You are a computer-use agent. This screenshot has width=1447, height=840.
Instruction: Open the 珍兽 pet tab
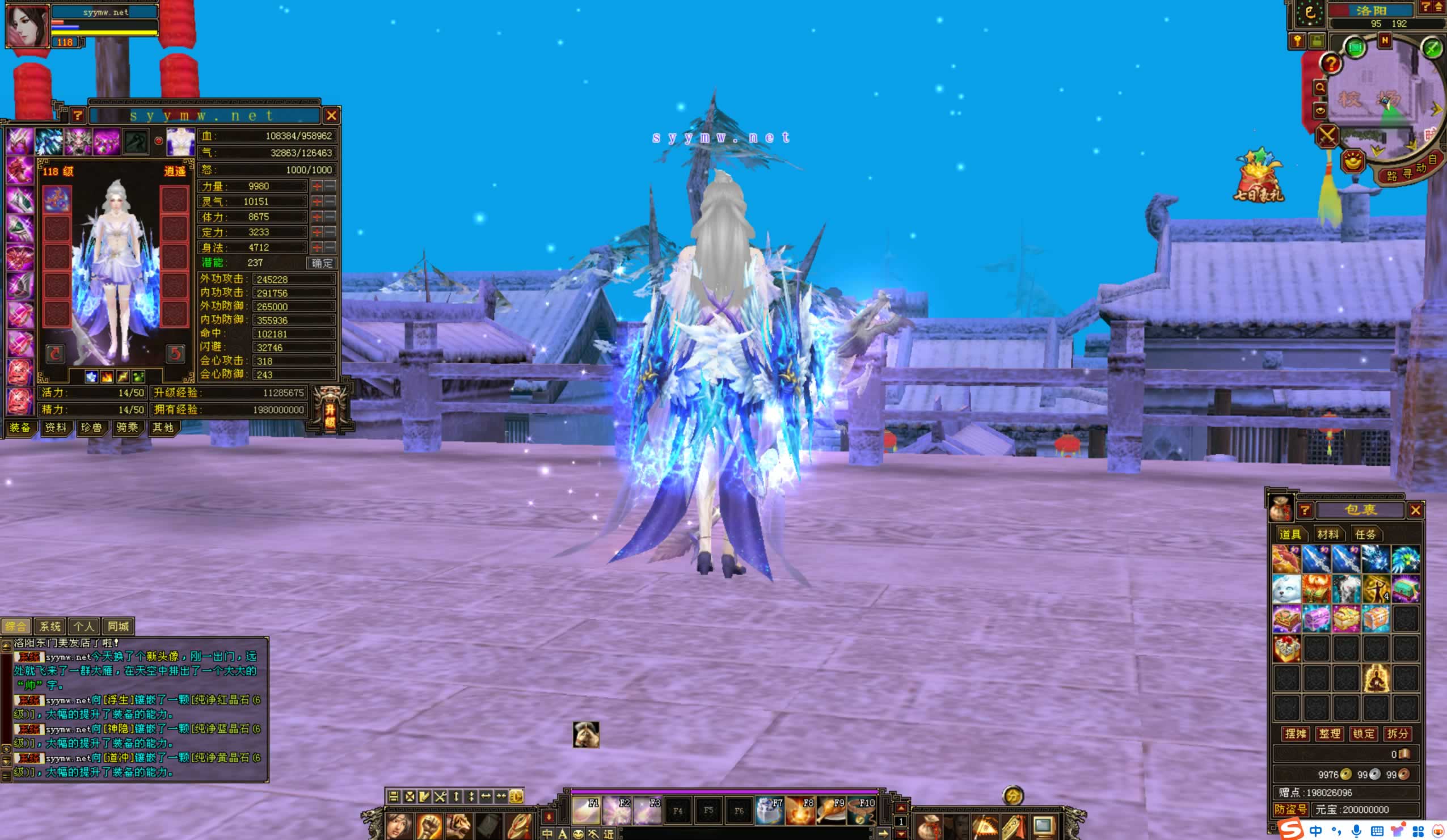point(91,428)
